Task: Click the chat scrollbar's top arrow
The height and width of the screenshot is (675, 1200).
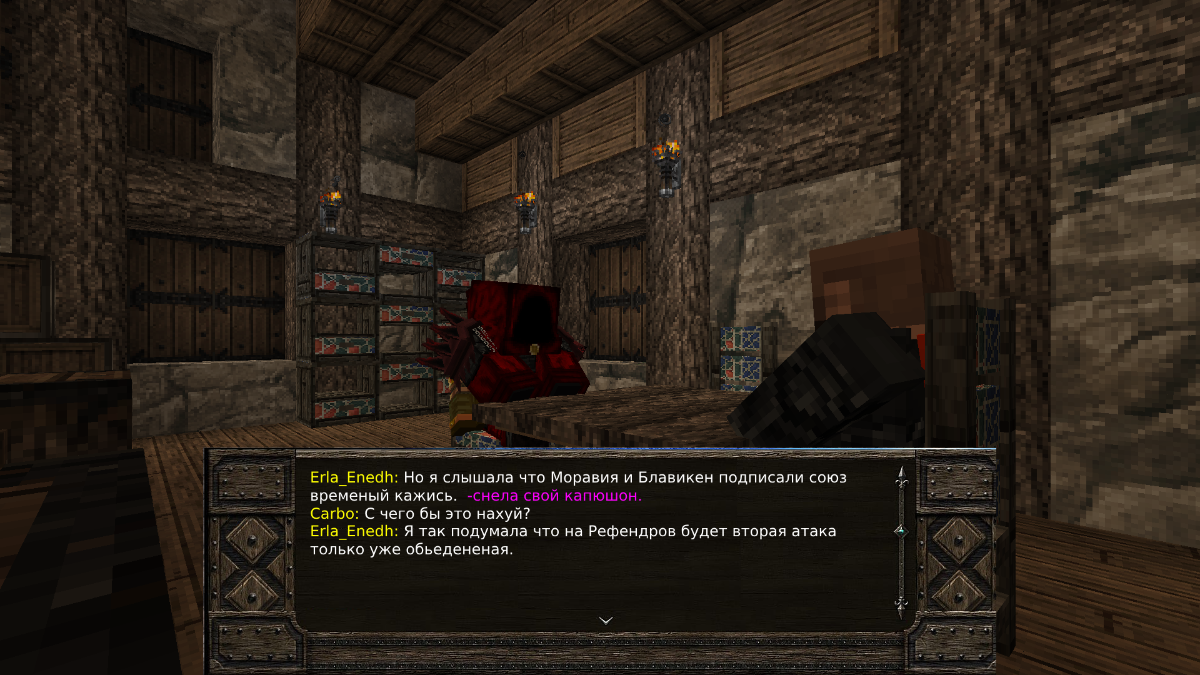Action: [901, 476]
